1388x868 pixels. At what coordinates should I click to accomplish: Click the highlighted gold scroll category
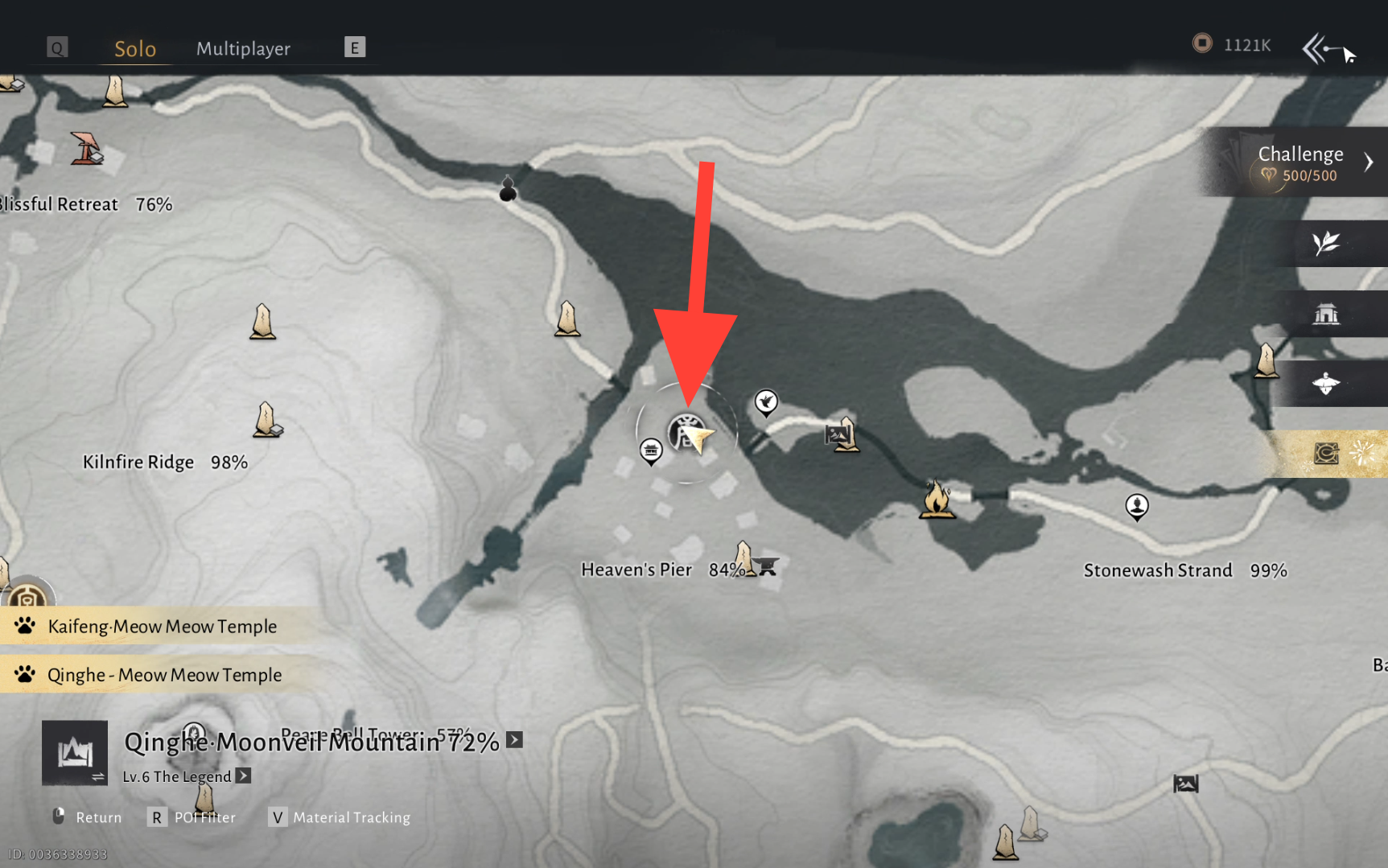pyautogui.click(x=1327, y=454)
